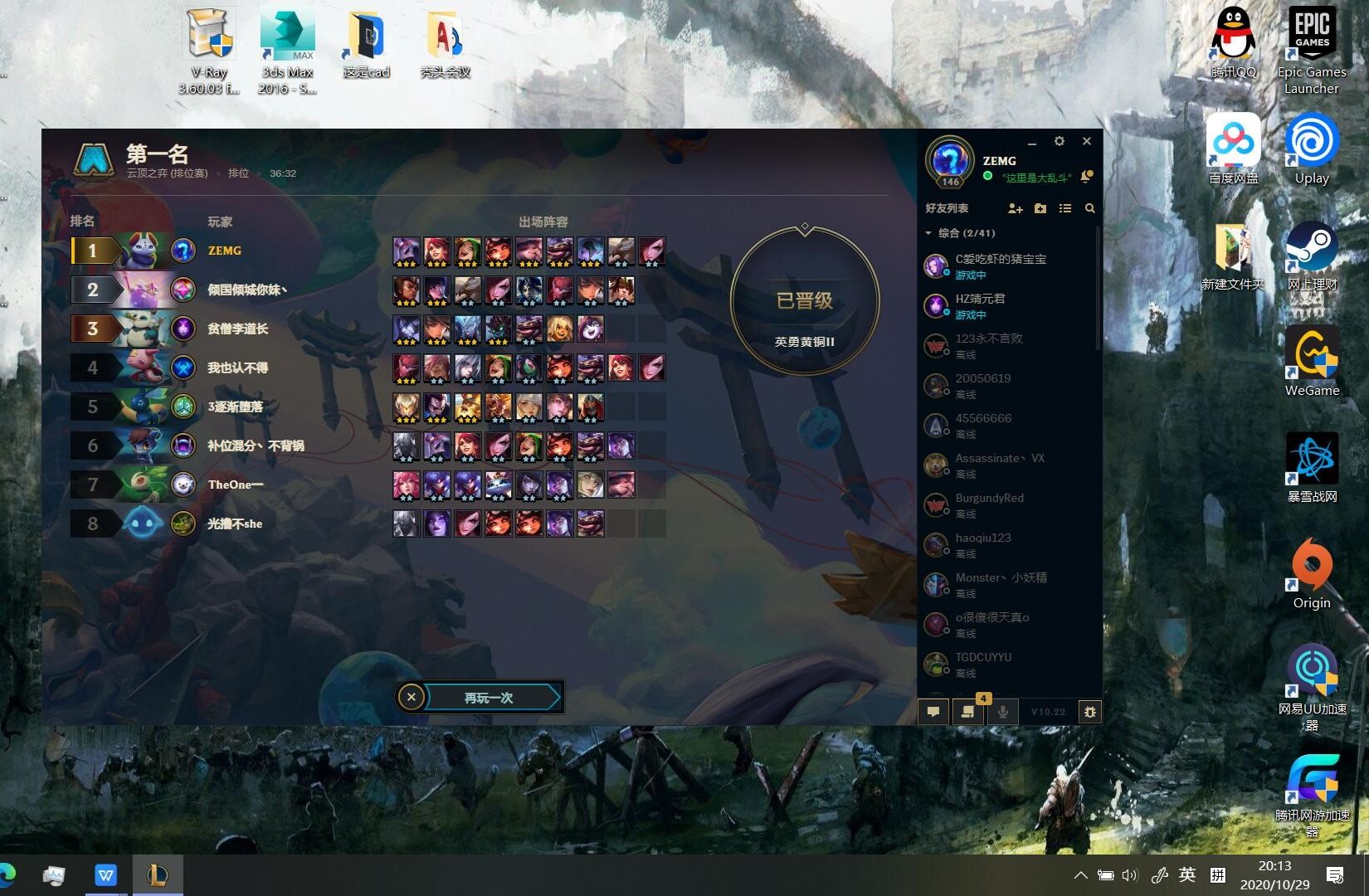This screenshot has height=896, width=1369.
Task: Collapse the 综合 (2/41) friends group
Action: (928, 233)
